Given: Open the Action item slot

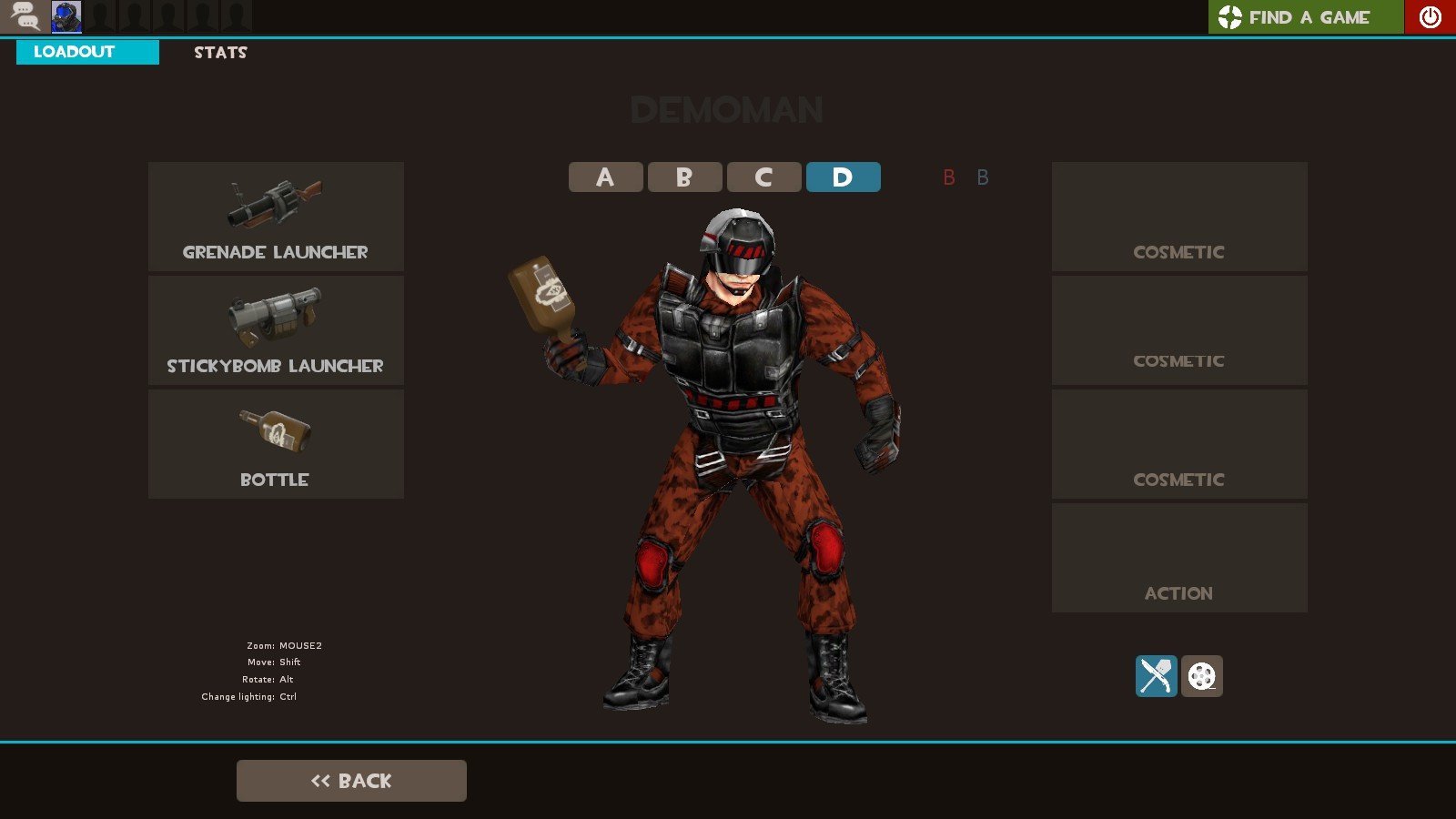Looking at the screenshot, I should pyautogui.click(x=1178, y=557).
